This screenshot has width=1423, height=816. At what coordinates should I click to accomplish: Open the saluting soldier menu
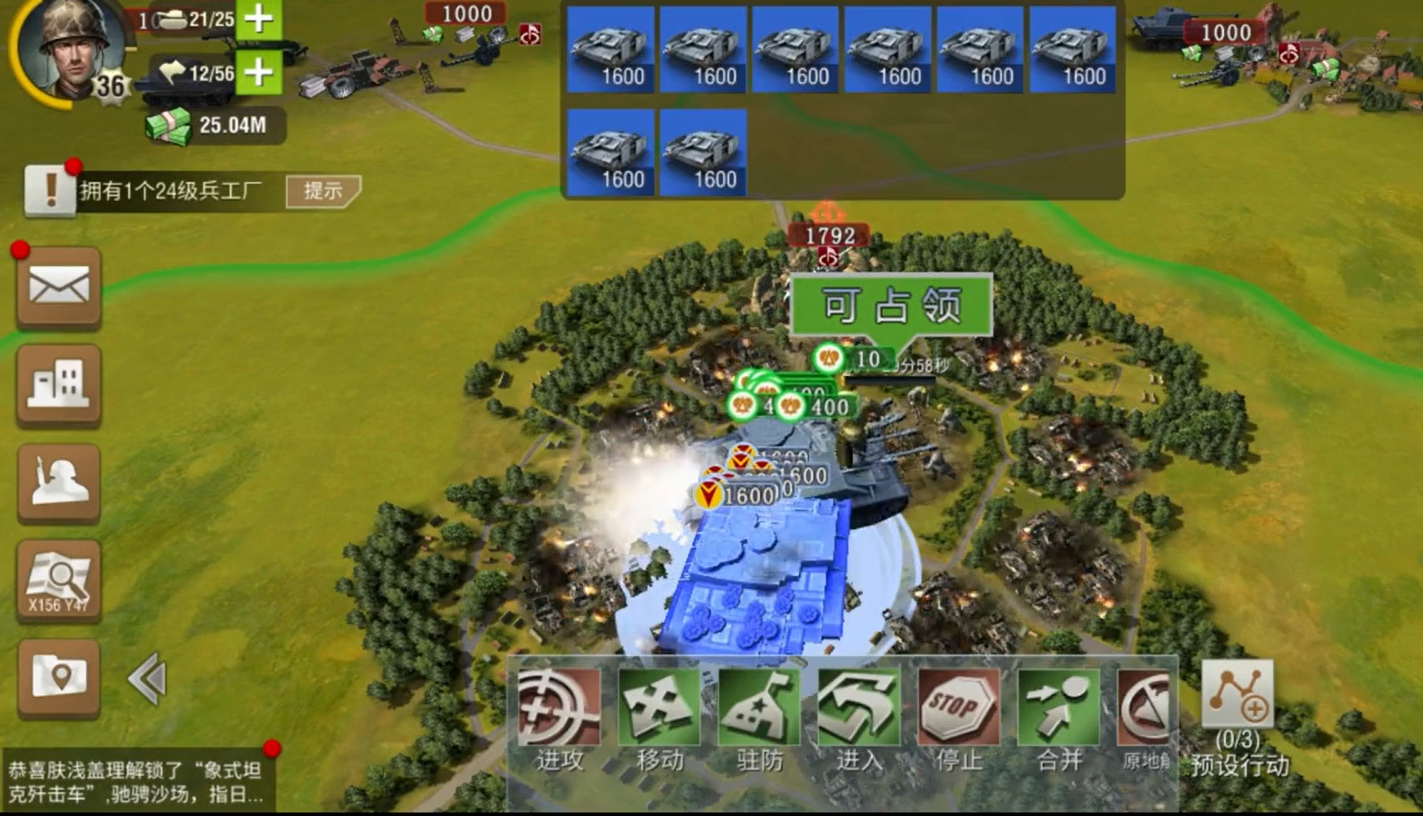[x=59, y=482]
